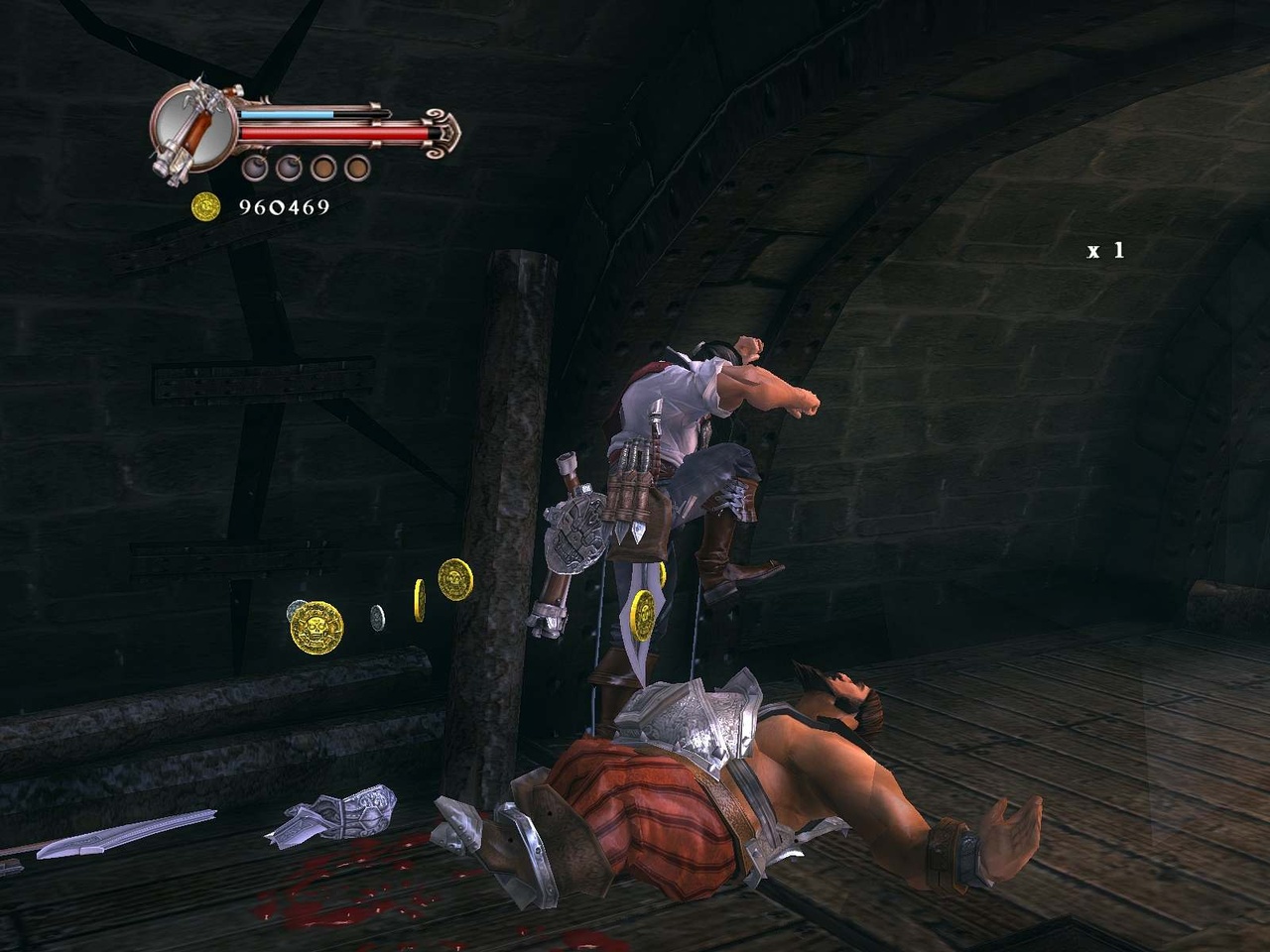Click the x 1 combo multiplier text
This screenshot has height=952, width=1270.
(1105, 249)
